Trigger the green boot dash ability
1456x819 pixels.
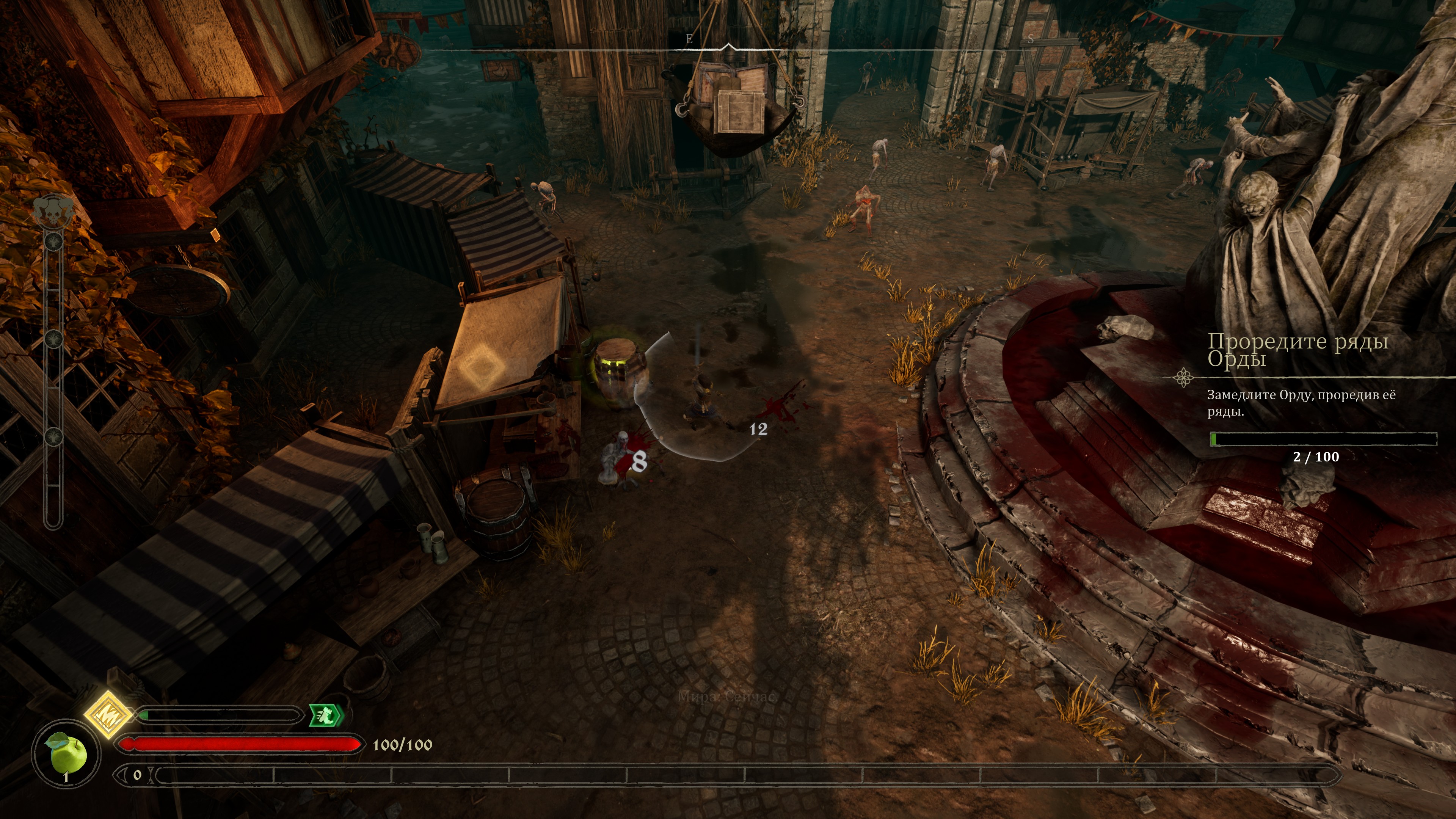click(326, 715)
